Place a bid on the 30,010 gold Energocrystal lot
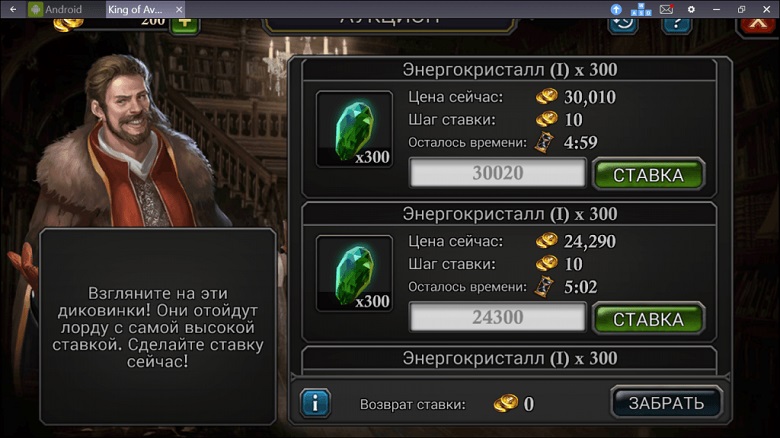 click(x=648, y=175)
